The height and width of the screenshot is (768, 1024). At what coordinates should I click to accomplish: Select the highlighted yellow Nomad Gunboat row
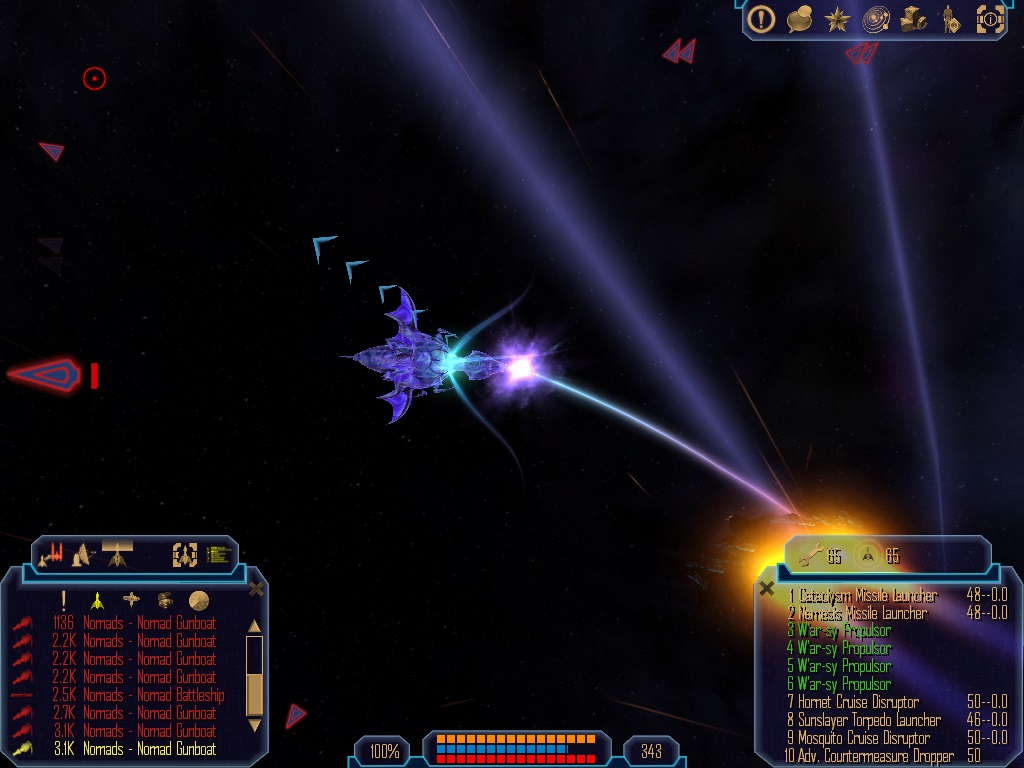pyautogui.click(x=149, y=749)
